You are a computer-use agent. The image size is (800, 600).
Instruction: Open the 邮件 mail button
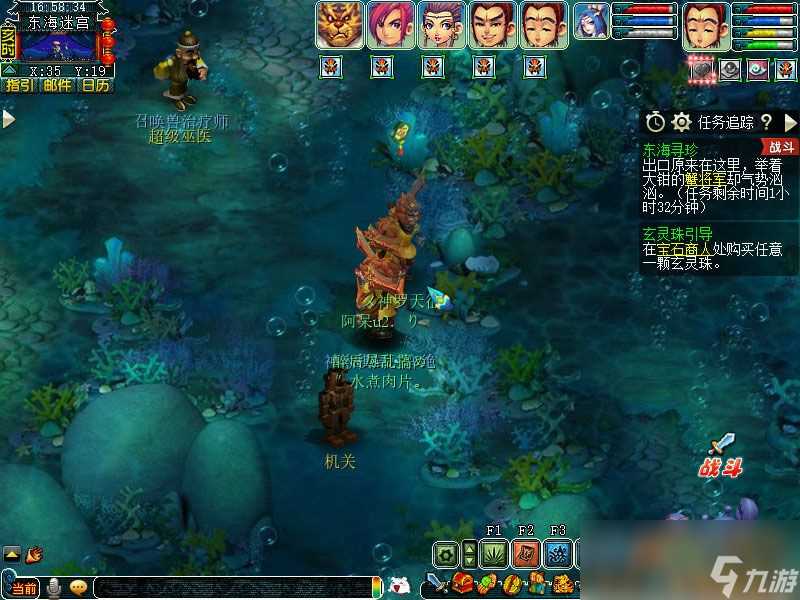coord(57,85)
